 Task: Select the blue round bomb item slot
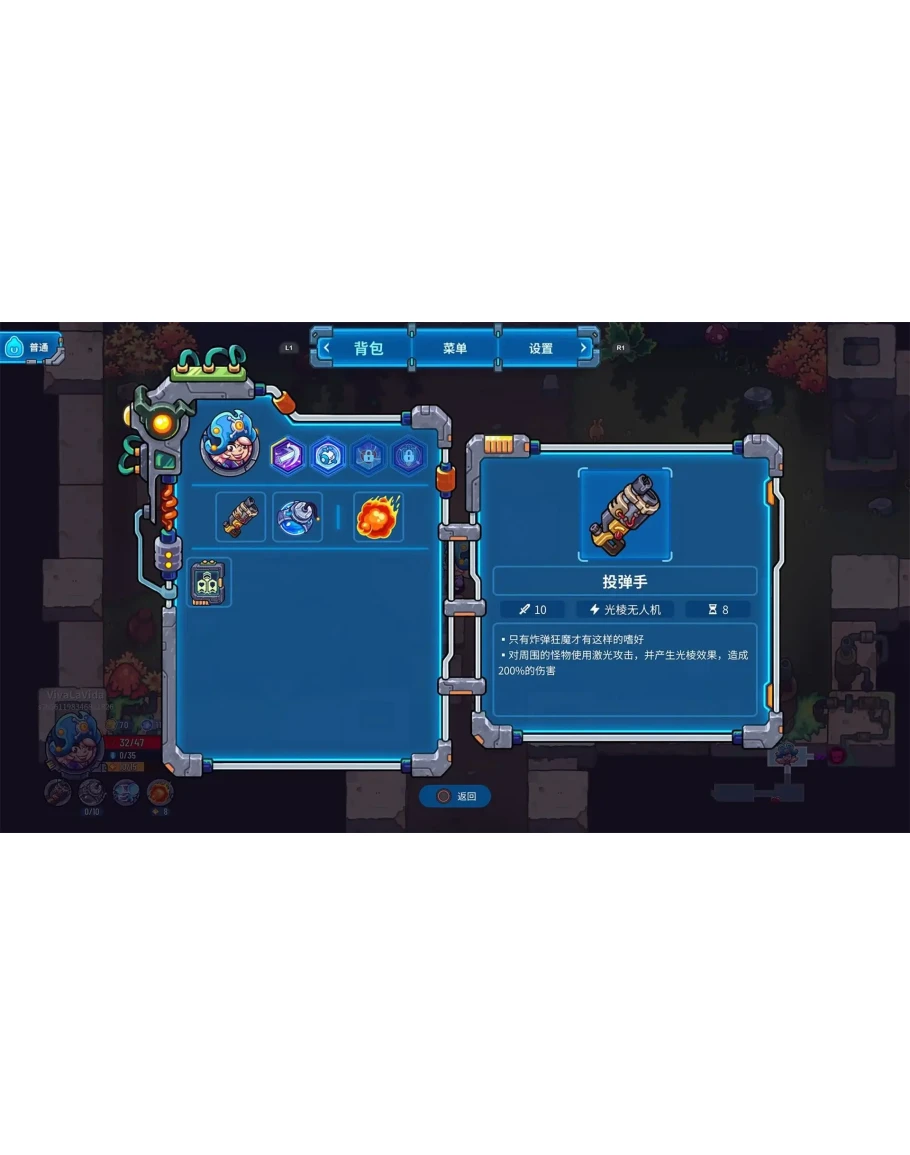297,517
